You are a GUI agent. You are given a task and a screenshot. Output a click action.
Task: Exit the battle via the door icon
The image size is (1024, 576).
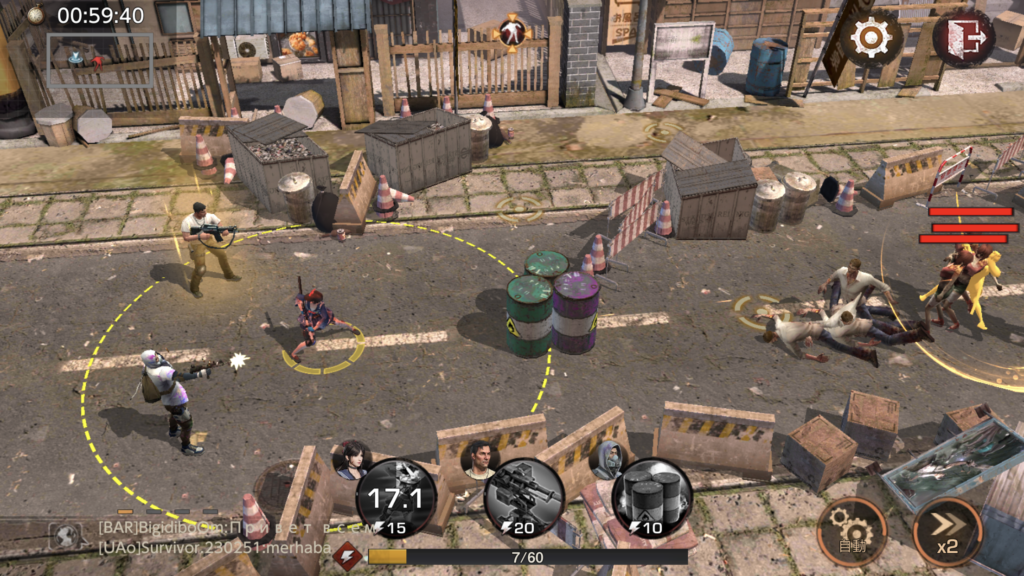click(x=963, y=38)
